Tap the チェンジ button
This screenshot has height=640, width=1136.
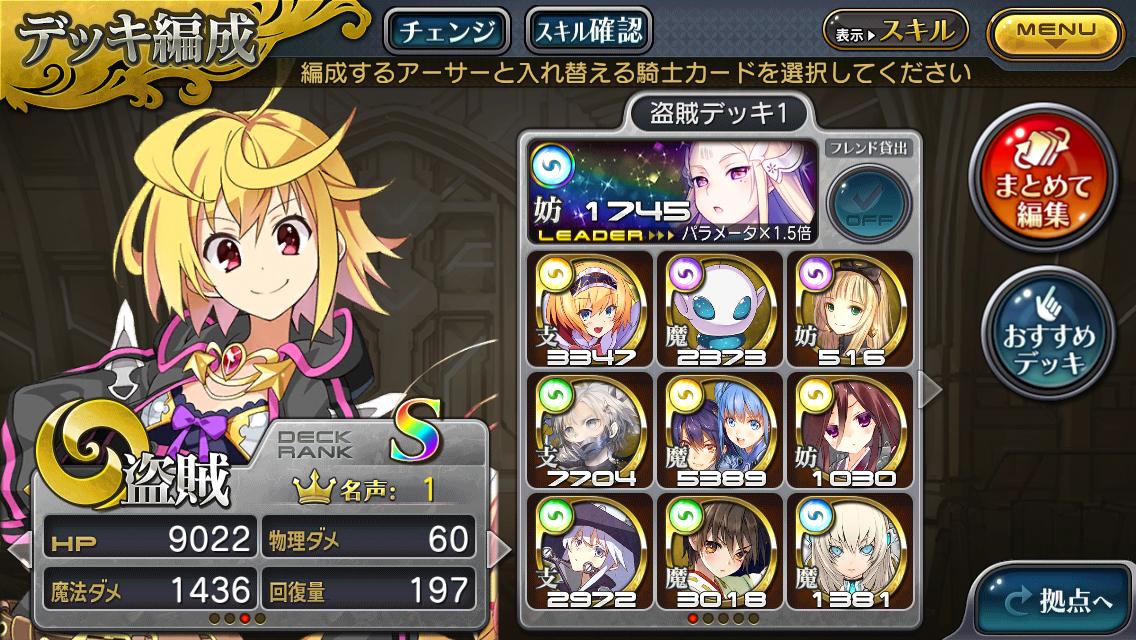tap(447, 31)
